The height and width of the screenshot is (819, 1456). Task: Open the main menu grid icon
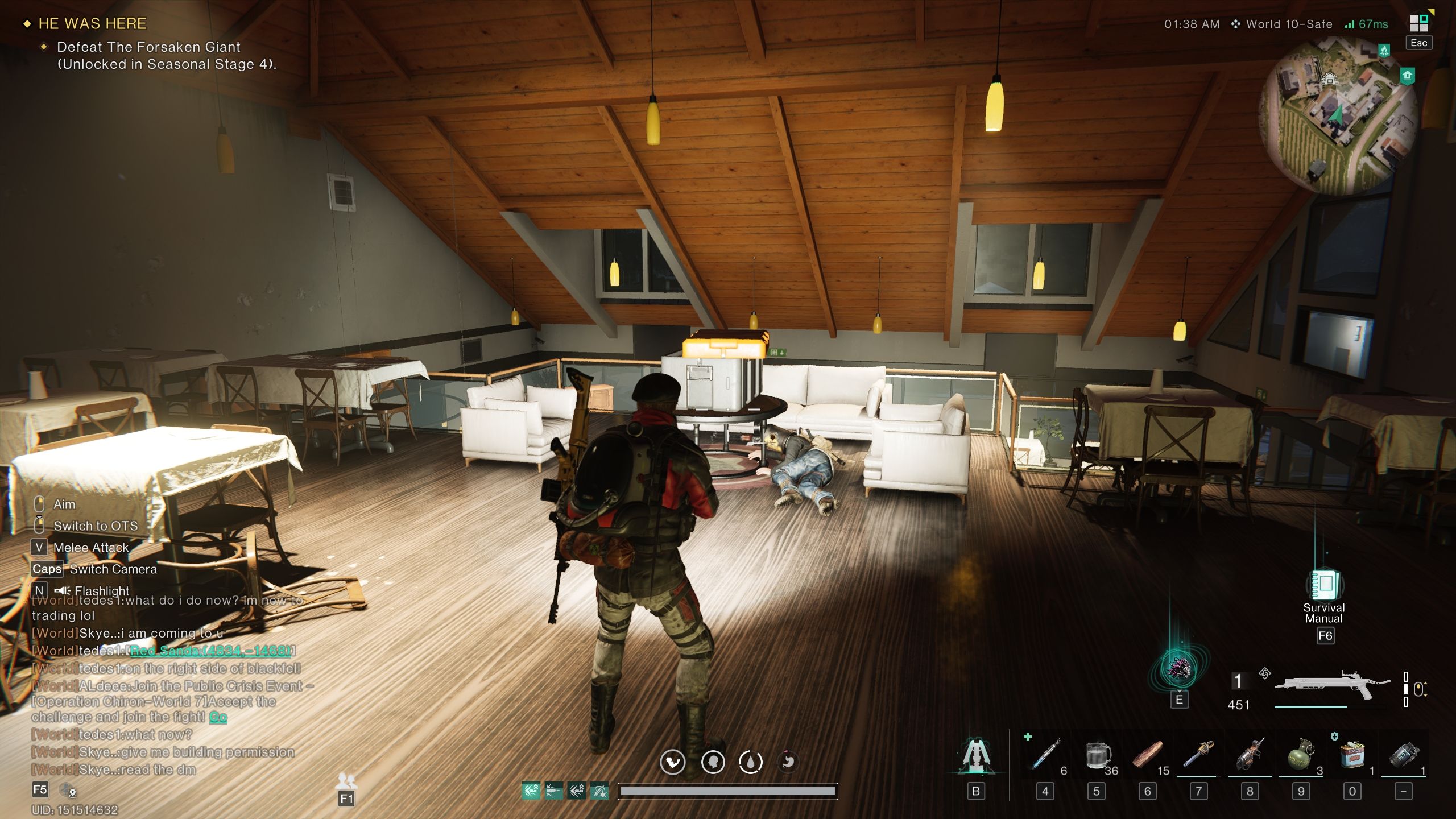coord(1418,24)
